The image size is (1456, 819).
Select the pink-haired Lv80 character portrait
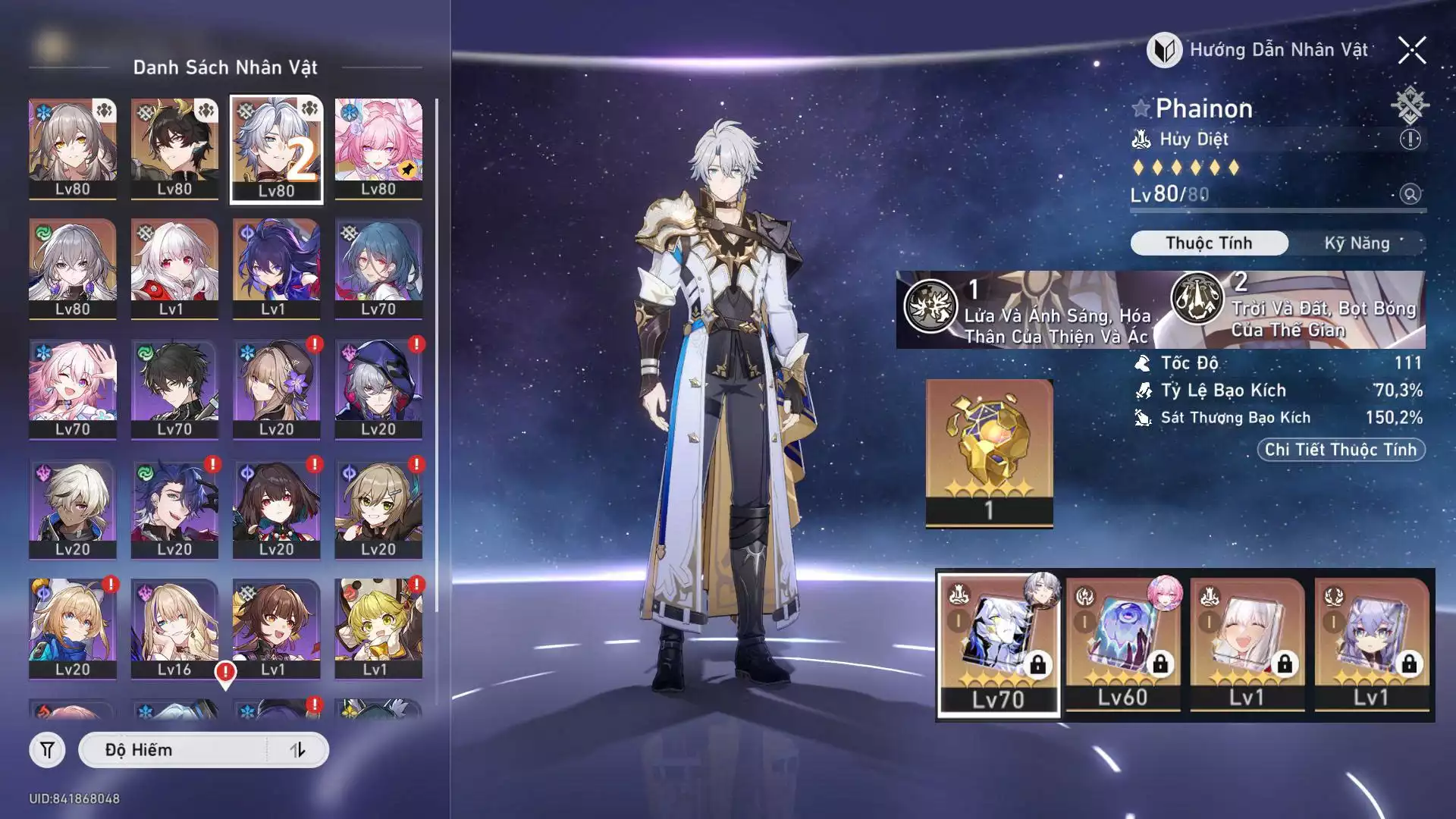378,149
